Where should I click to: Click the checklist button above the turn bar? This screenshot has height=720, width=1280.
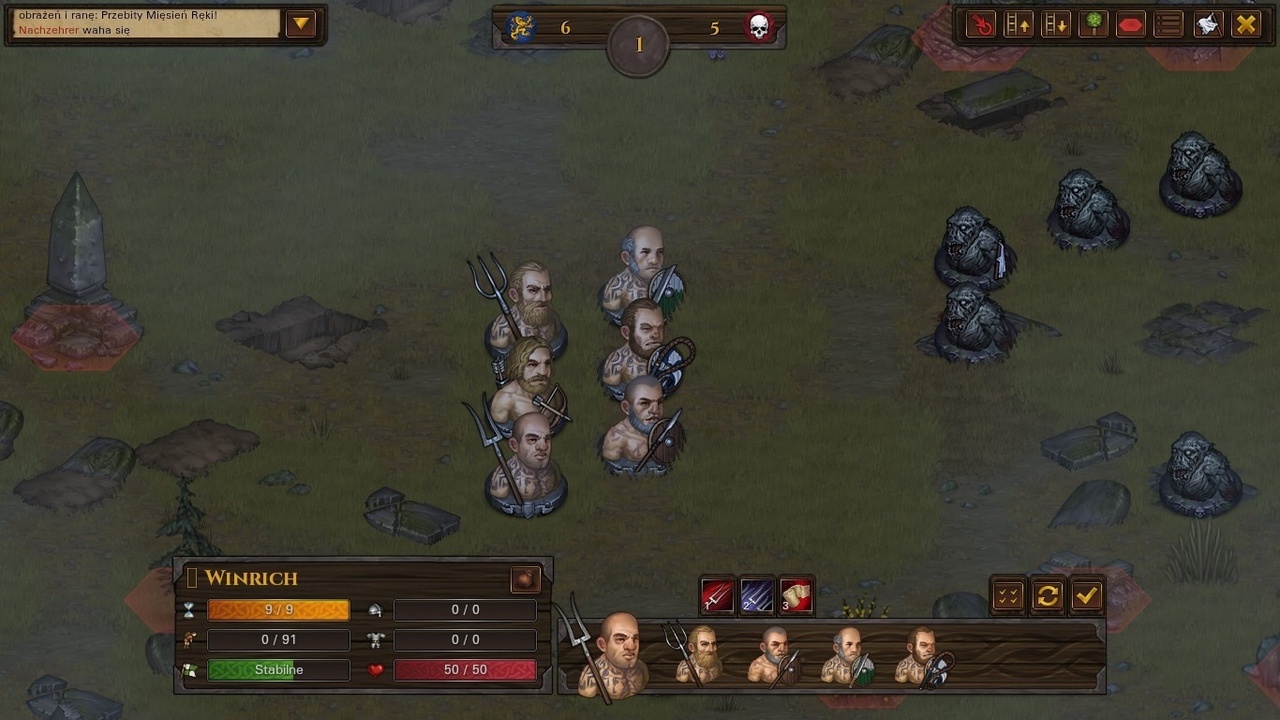tap(1008, 596)
